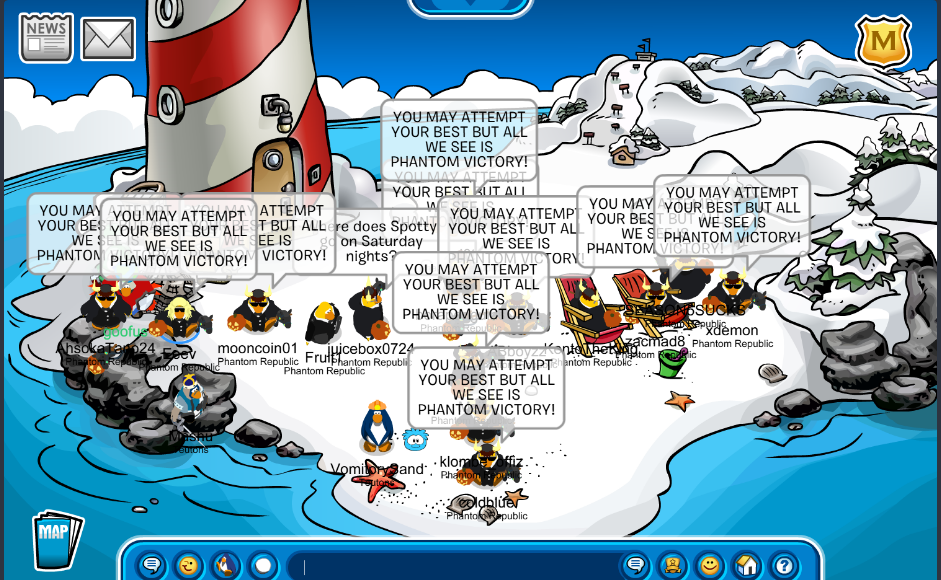Screen dimensions: 941x580
Task: Open the help question mark
Action: coord(784,566)
